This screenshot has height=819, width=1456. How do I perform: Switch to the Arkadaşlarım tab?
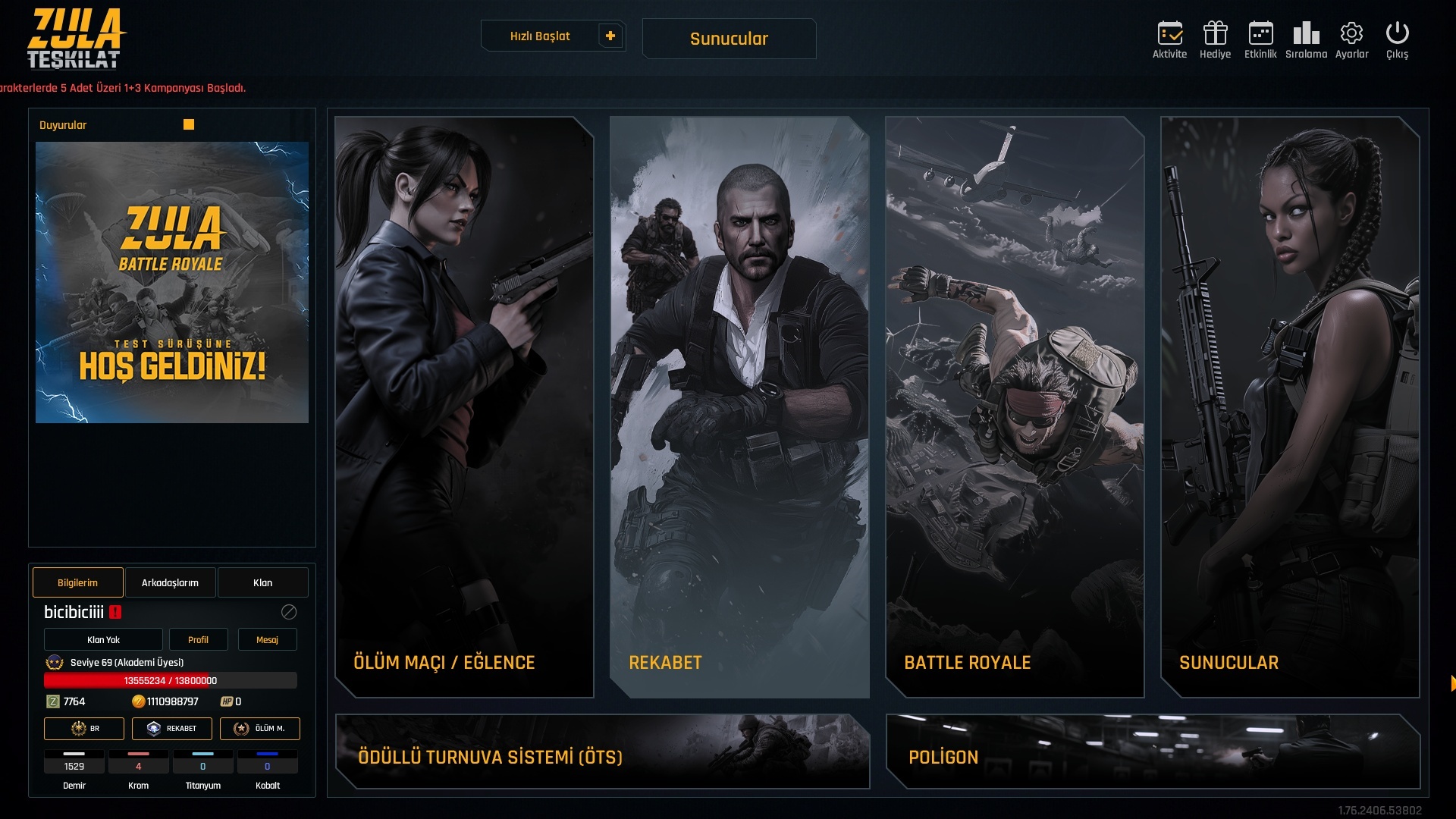tap(170, 582)
